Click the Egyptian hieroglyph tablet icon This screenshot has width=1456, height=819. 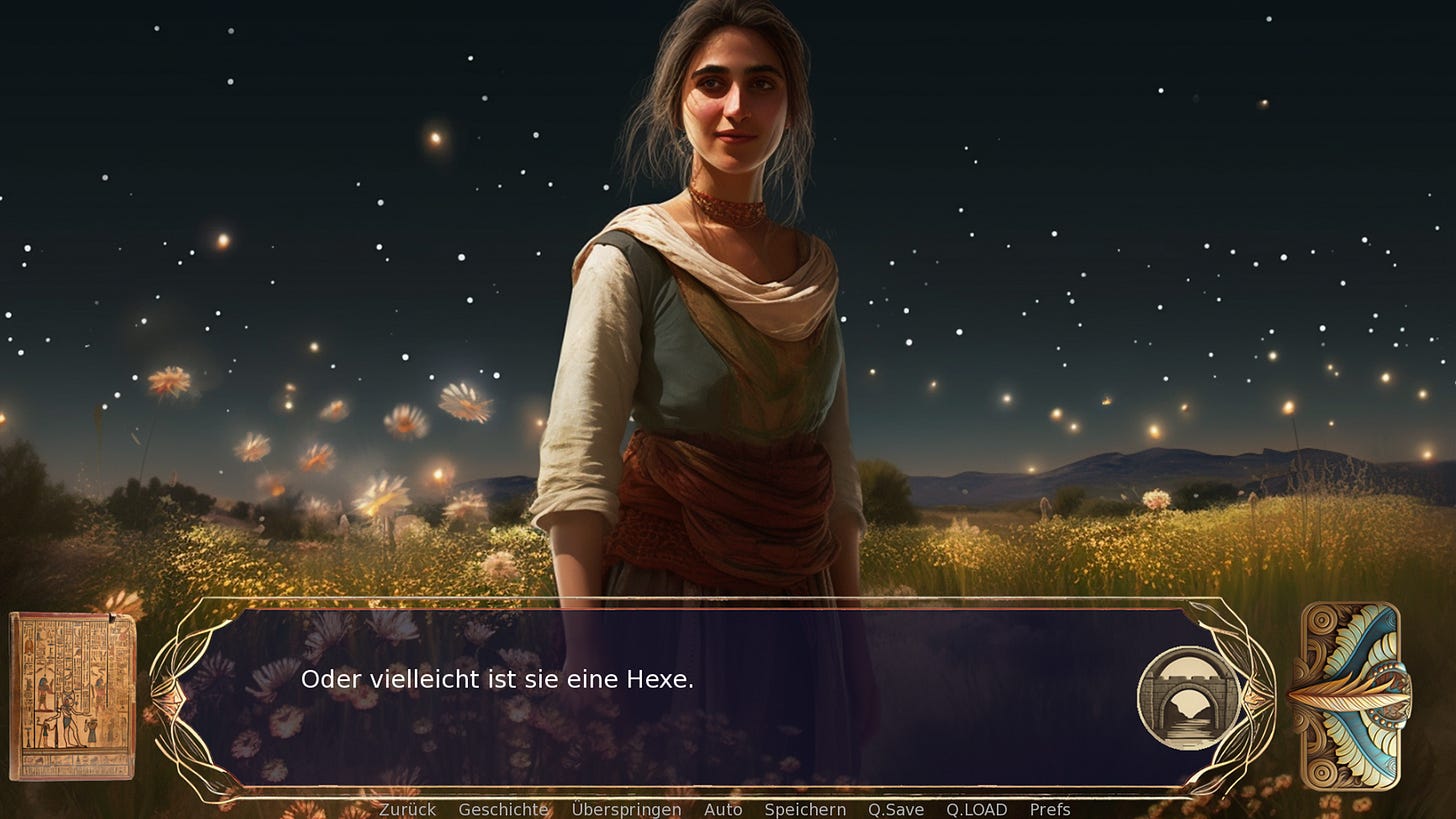click(72, 696)
